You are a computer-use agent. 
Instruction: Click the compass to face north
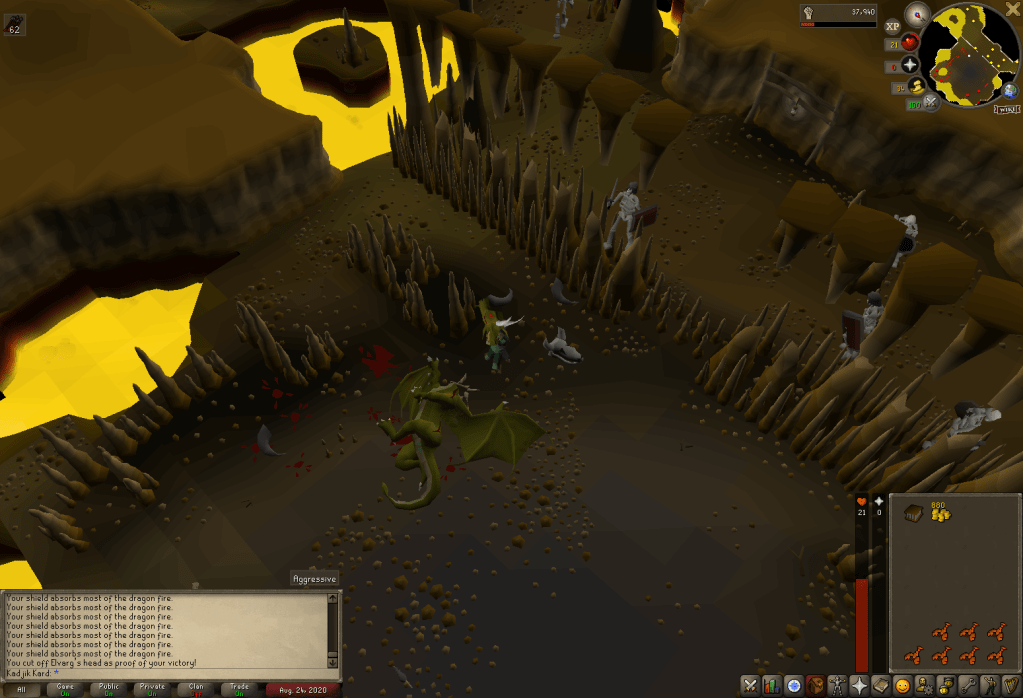(x=918, y=15)
